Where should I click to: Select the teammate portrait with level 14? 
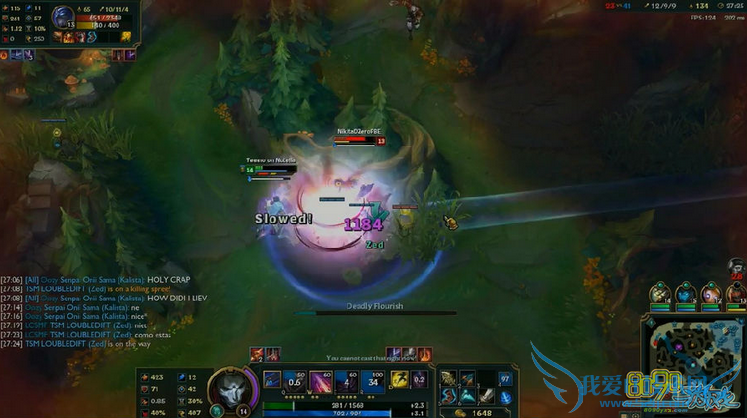660,294
